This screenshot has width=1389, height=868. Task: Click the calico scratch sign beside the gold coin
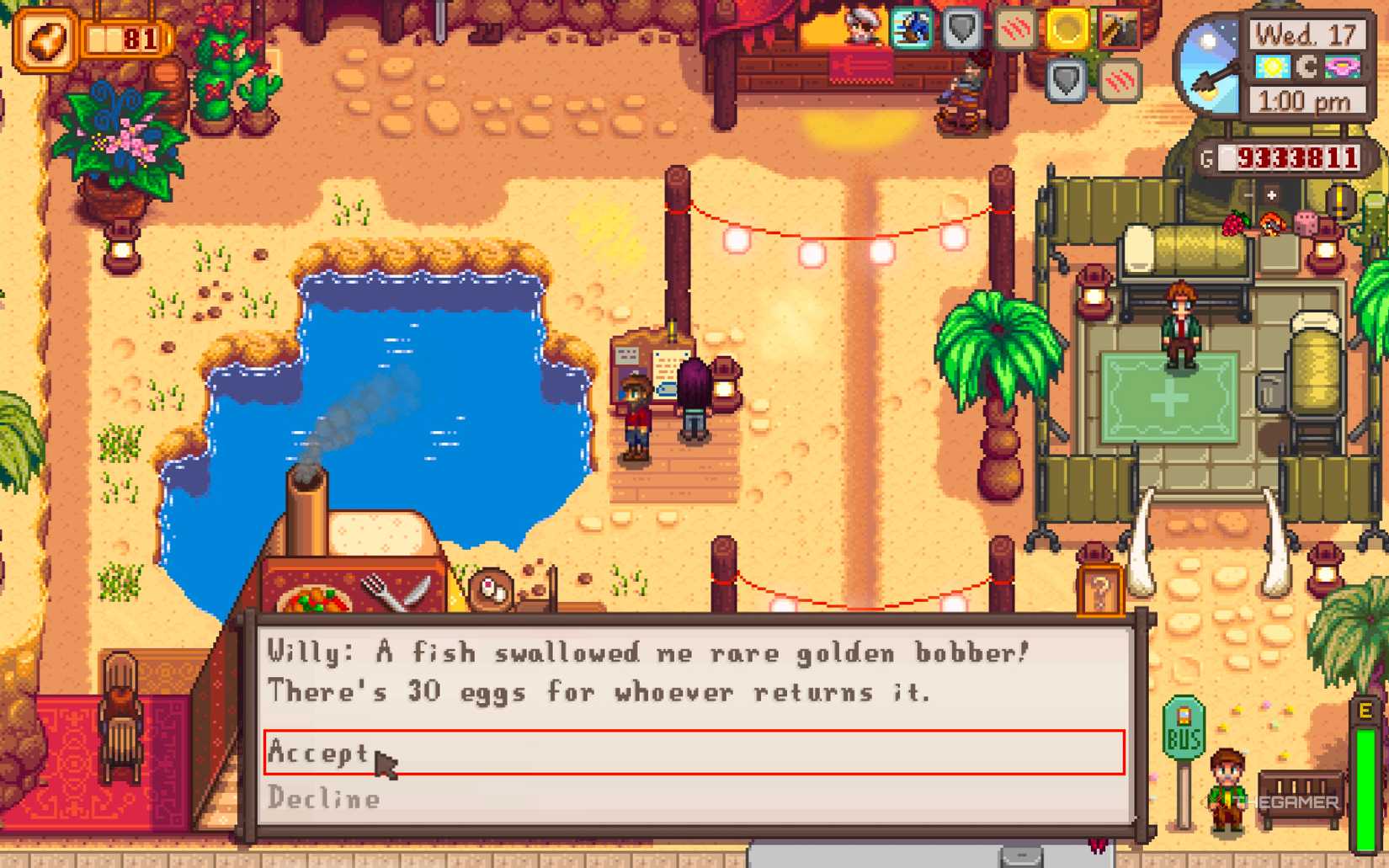coord(1017,28)
